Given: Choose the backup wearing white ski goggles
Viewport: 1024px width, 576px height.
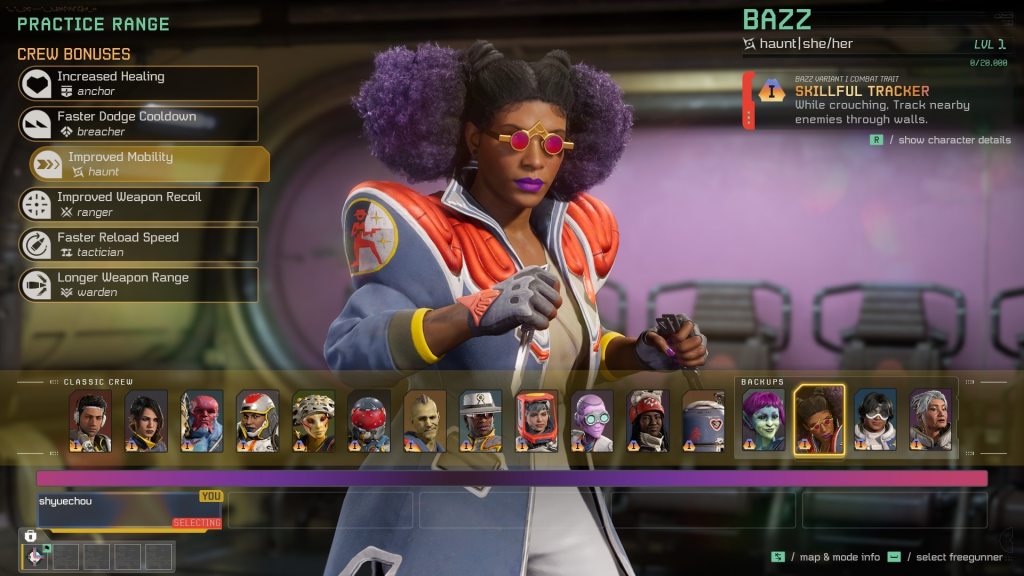Looking at the screenshot, I should coord(875,421).
